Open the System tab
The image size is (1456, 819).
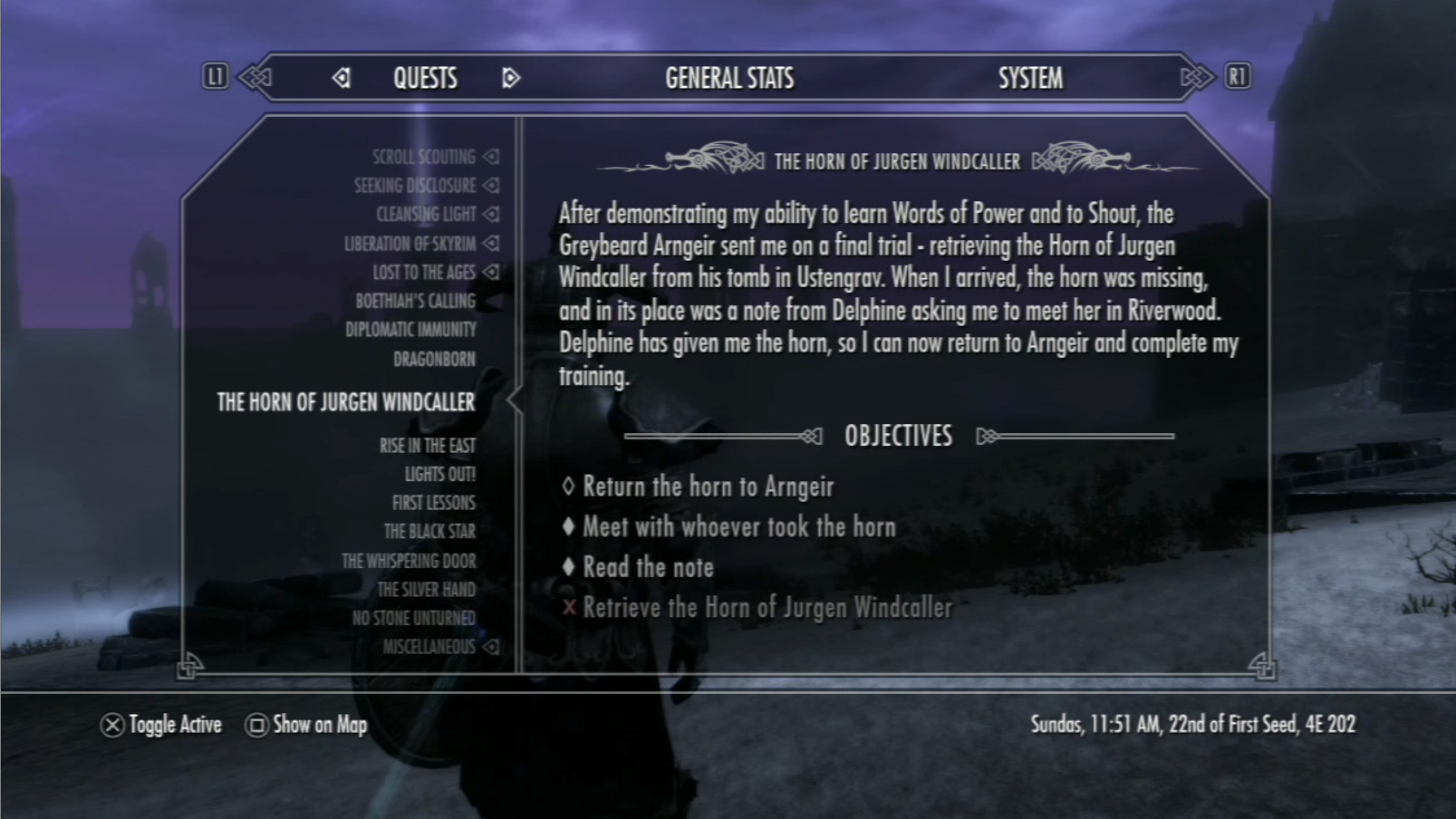click(x=1030, y=79)
